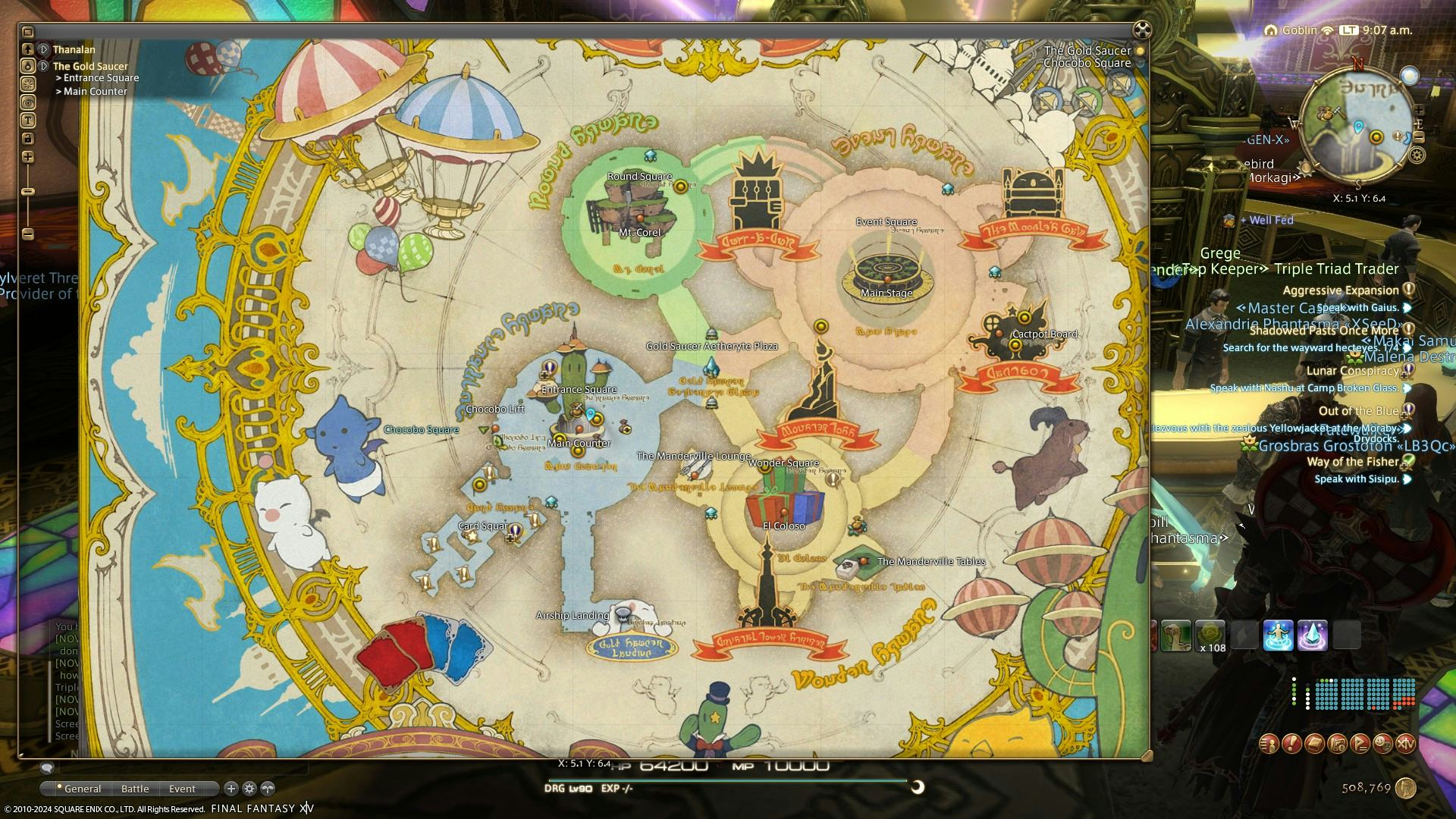This screenshot has width=1456, height=819.
Task: Toggle map transparency with the droplet icon
Action: click(x=29, y=65)
